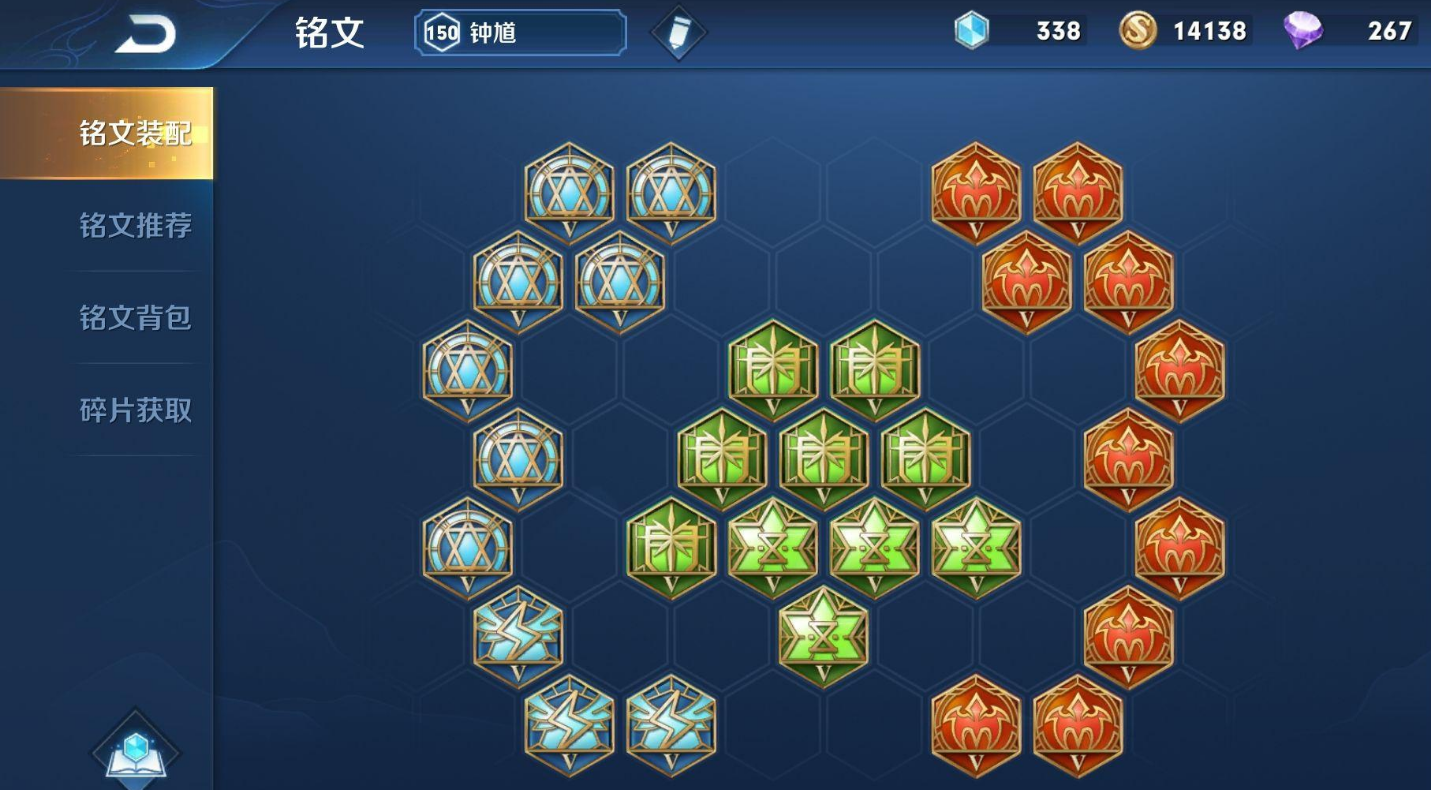Open the 钟馗 rune page dropdown
The image size is (1431, 790).
coord(520,33)
